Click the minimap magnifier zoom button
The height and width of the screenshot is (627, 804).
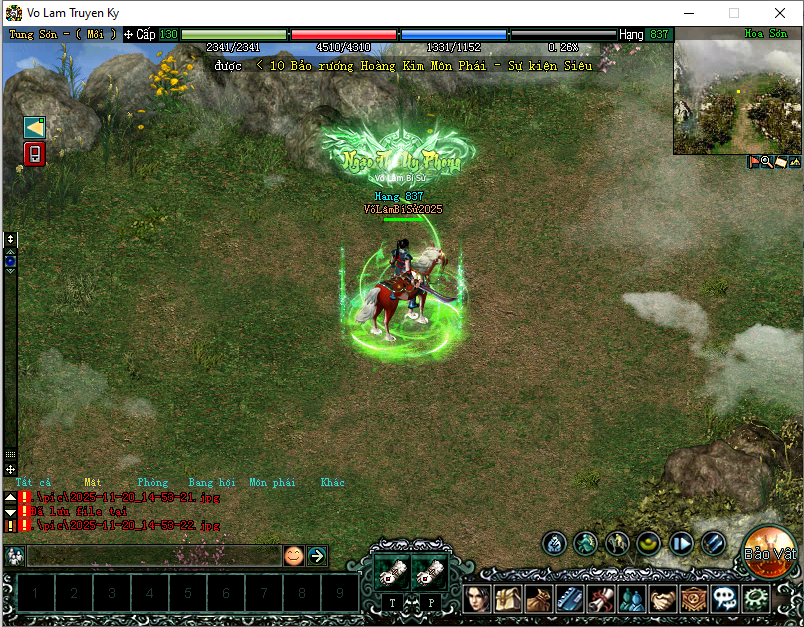tap(766, 161)
